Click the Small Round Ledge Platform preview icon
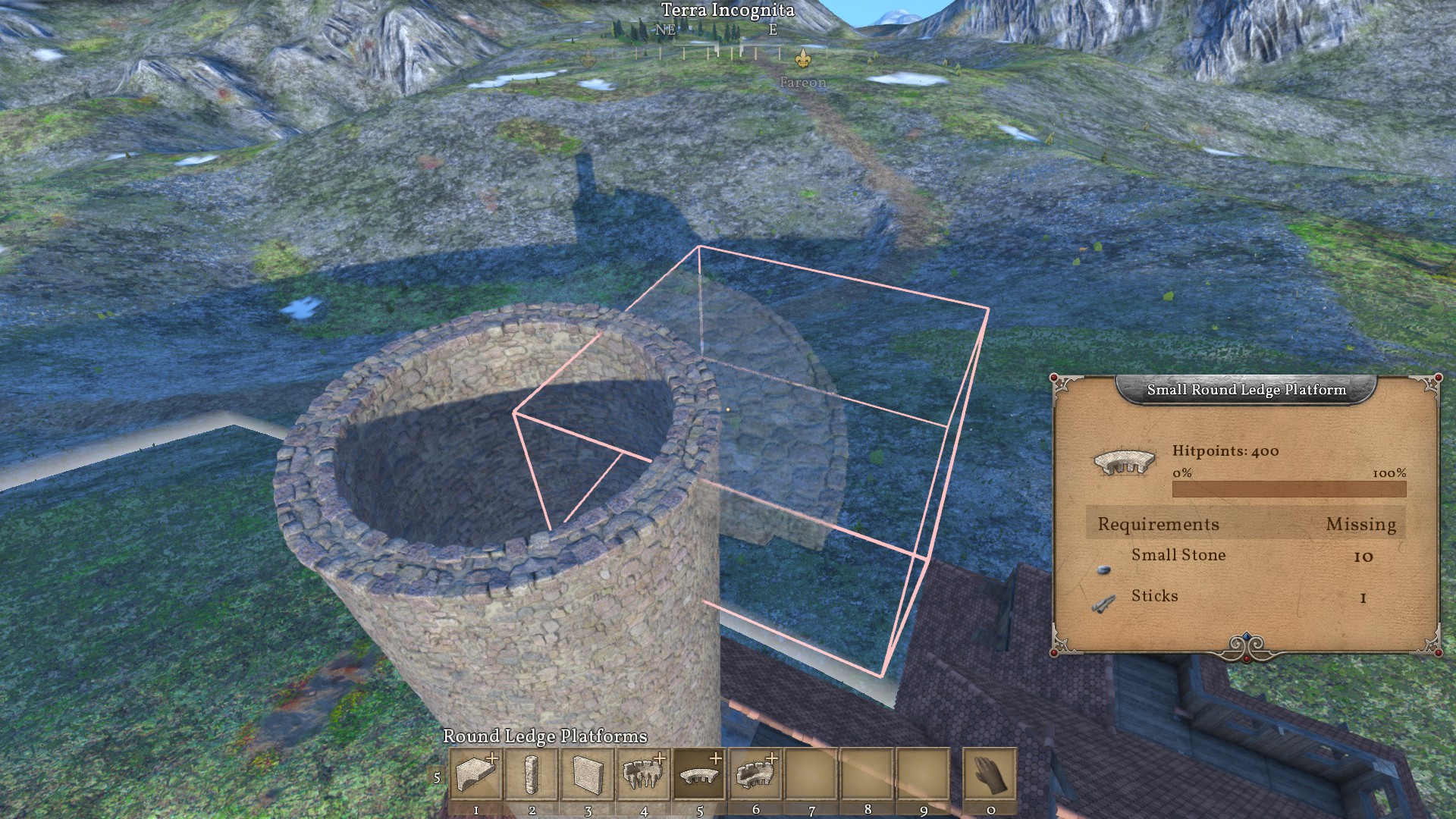This screenshot has width=1456, height=819. [1125, 462]
